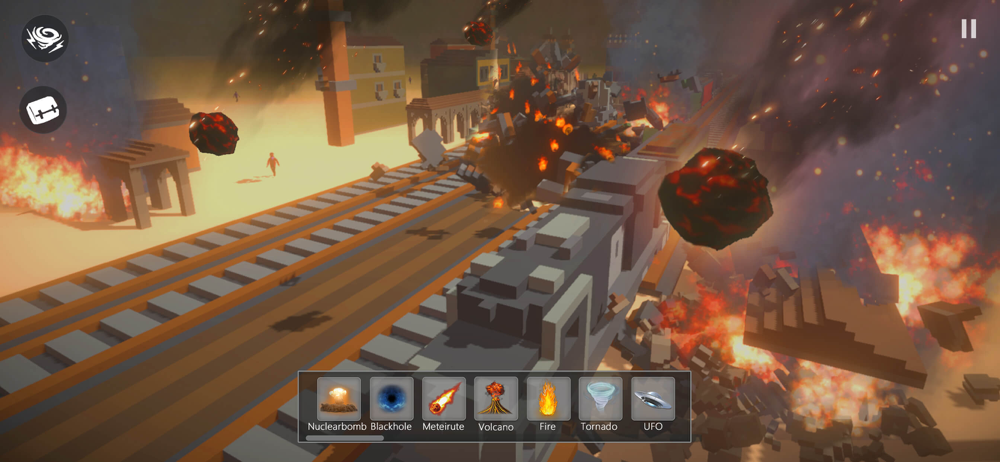
Task: Select the UFO disaster
Action: click(653, 399)
